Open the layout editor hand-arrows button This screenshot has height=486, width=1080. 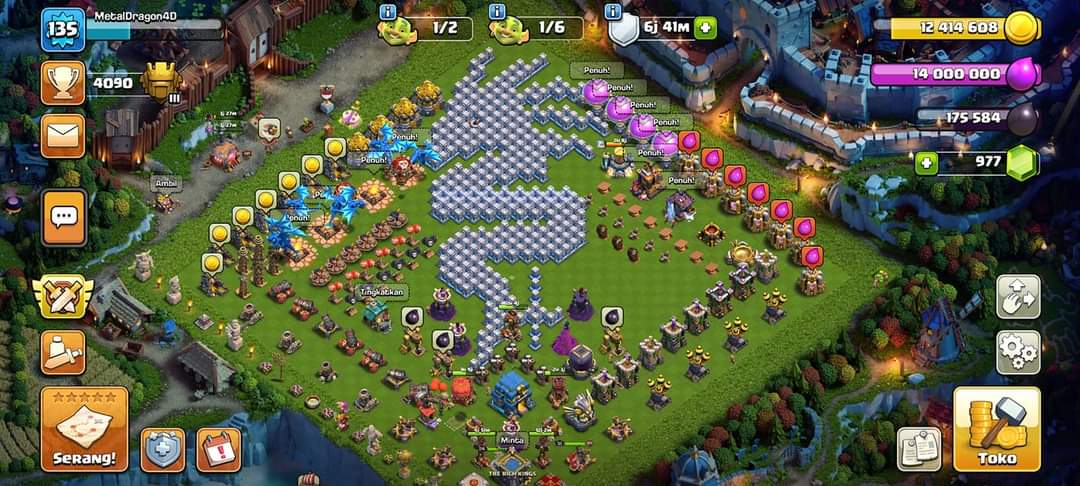tap(1017, 296)
